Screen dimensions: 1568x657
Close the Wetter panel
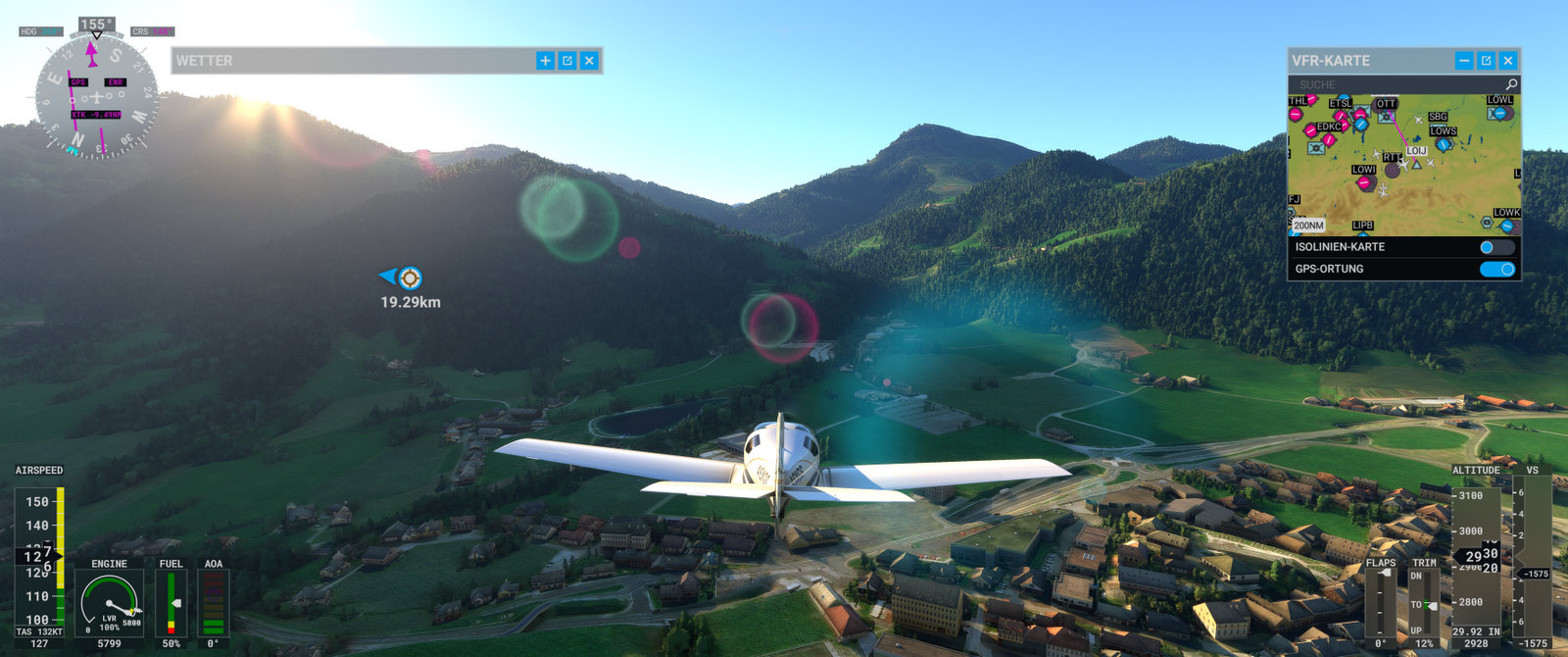tap(589, 61)
